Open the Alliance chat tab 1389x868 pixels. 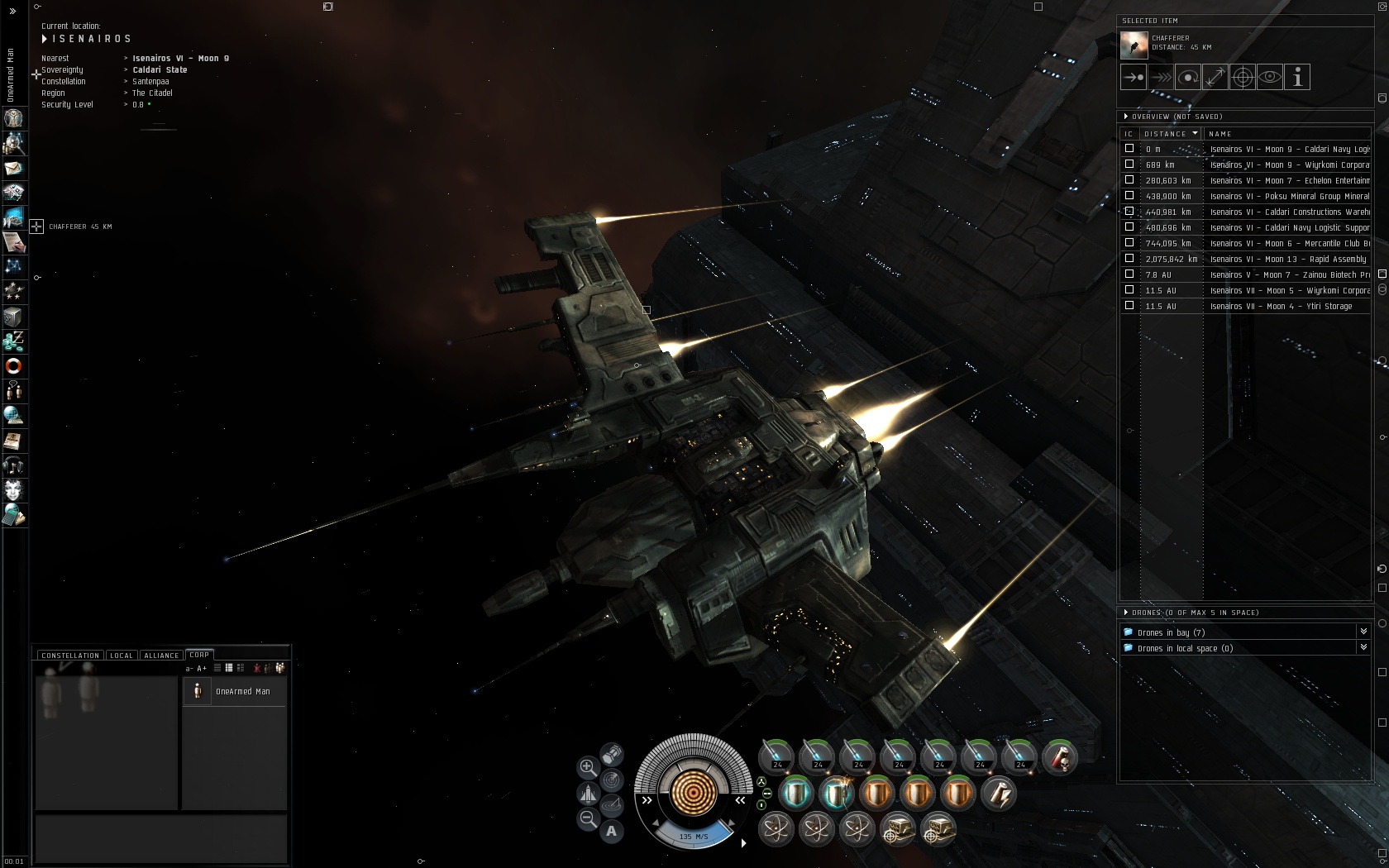(161, 656)
